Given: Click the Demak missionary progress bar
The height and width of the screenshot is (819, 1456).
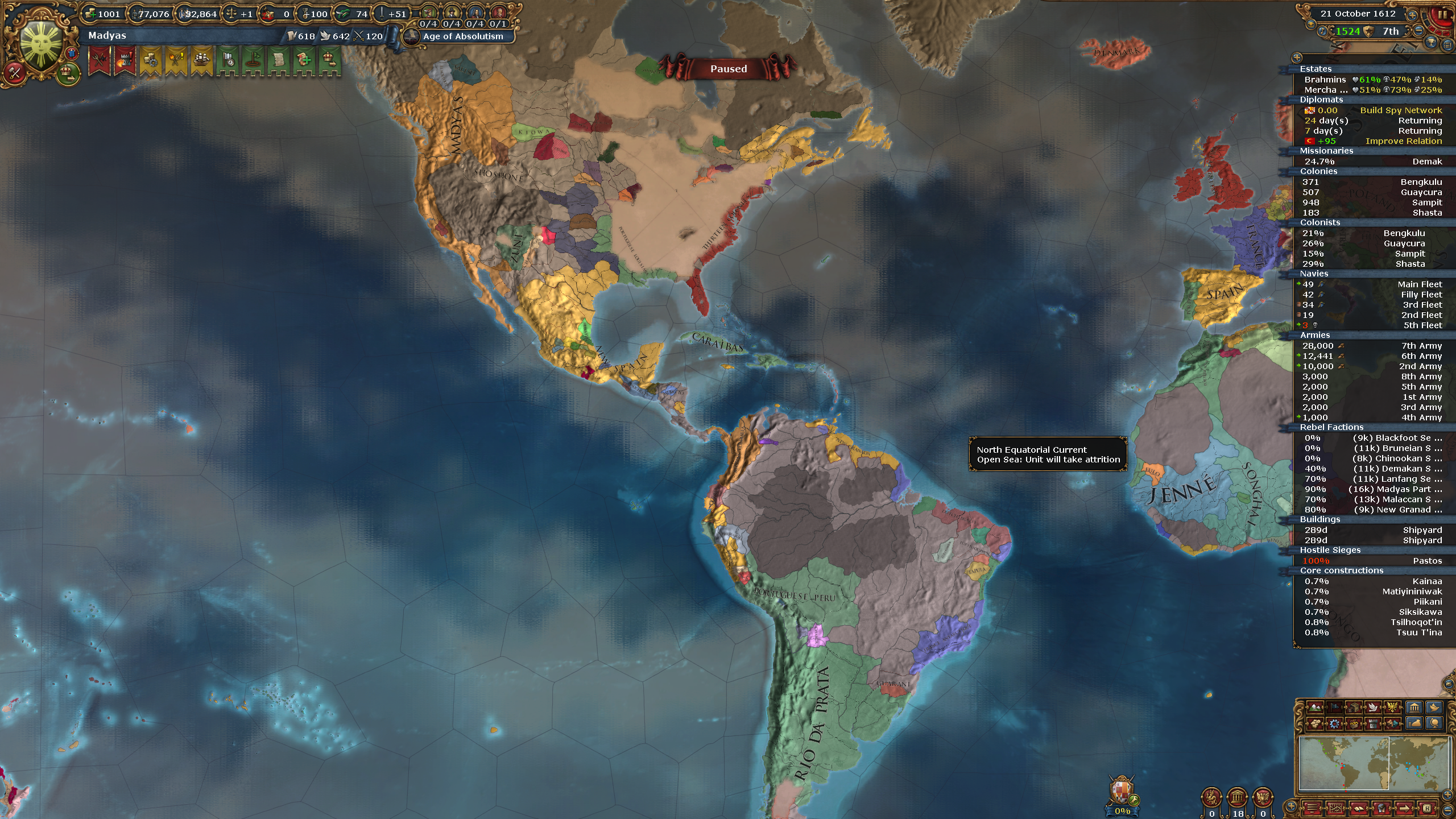Looking at the screenshot, I should tap(1371, 161).
